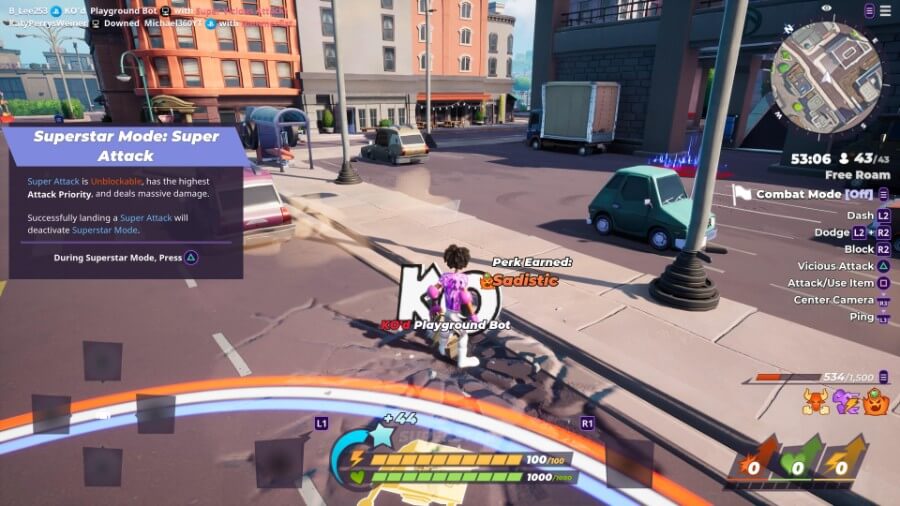Click the orange attack boost upgrade slot
The width and height of the screenshot is (900, 506).
pos(754,462)
